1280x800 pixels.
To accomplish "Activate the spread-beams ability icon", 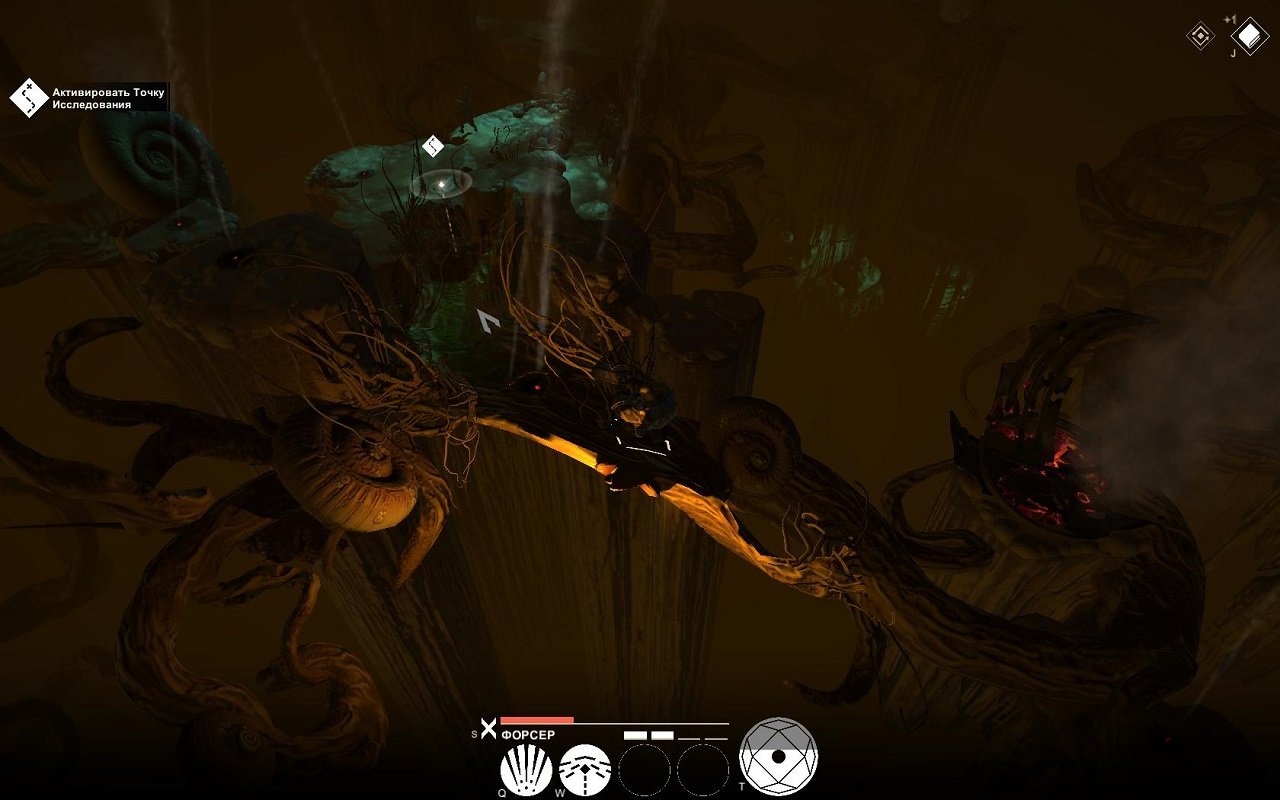I will pyautogui.click(x=526, y=771).
